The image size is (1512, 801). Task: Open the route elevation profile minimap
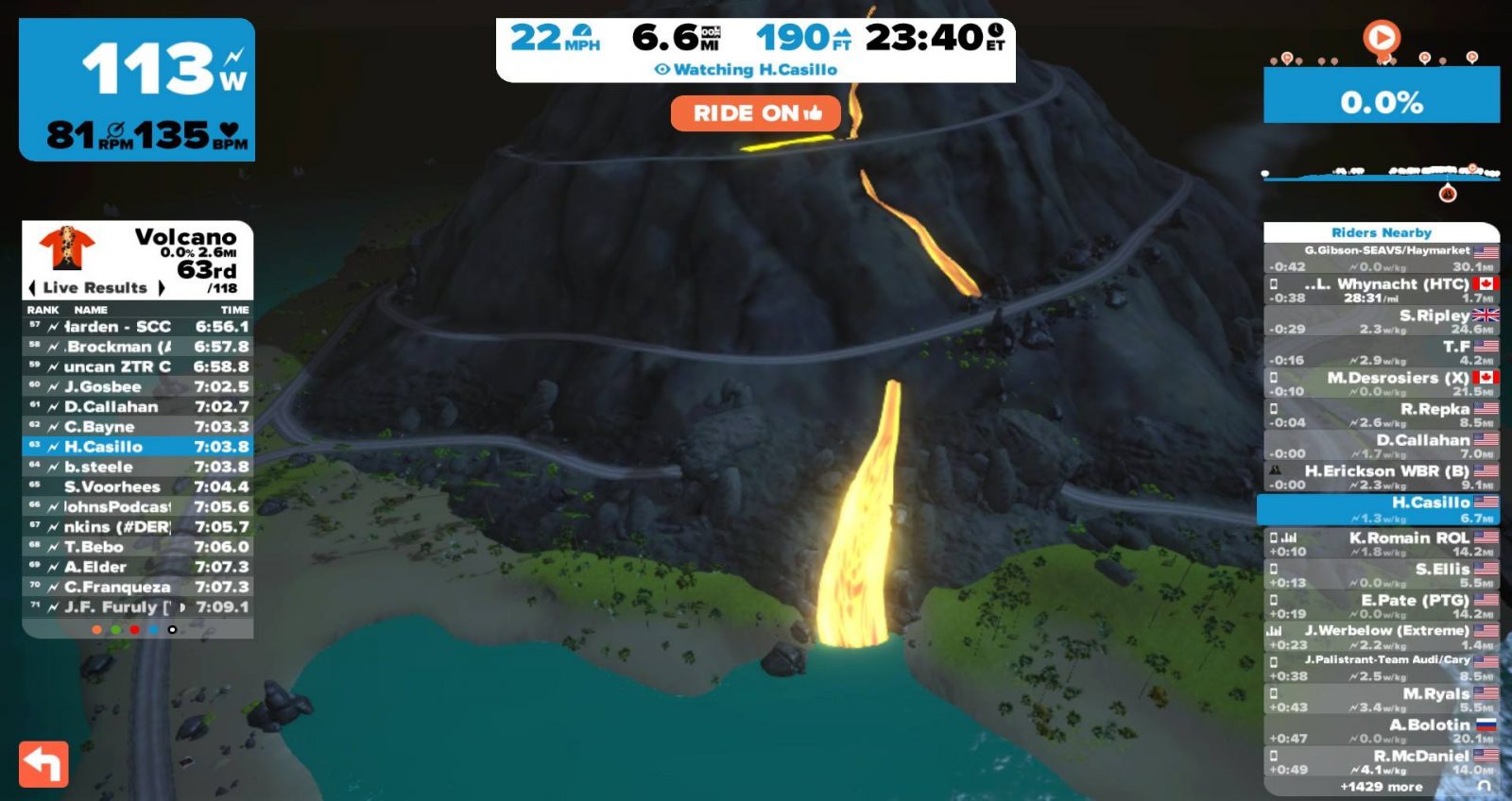1381,174
